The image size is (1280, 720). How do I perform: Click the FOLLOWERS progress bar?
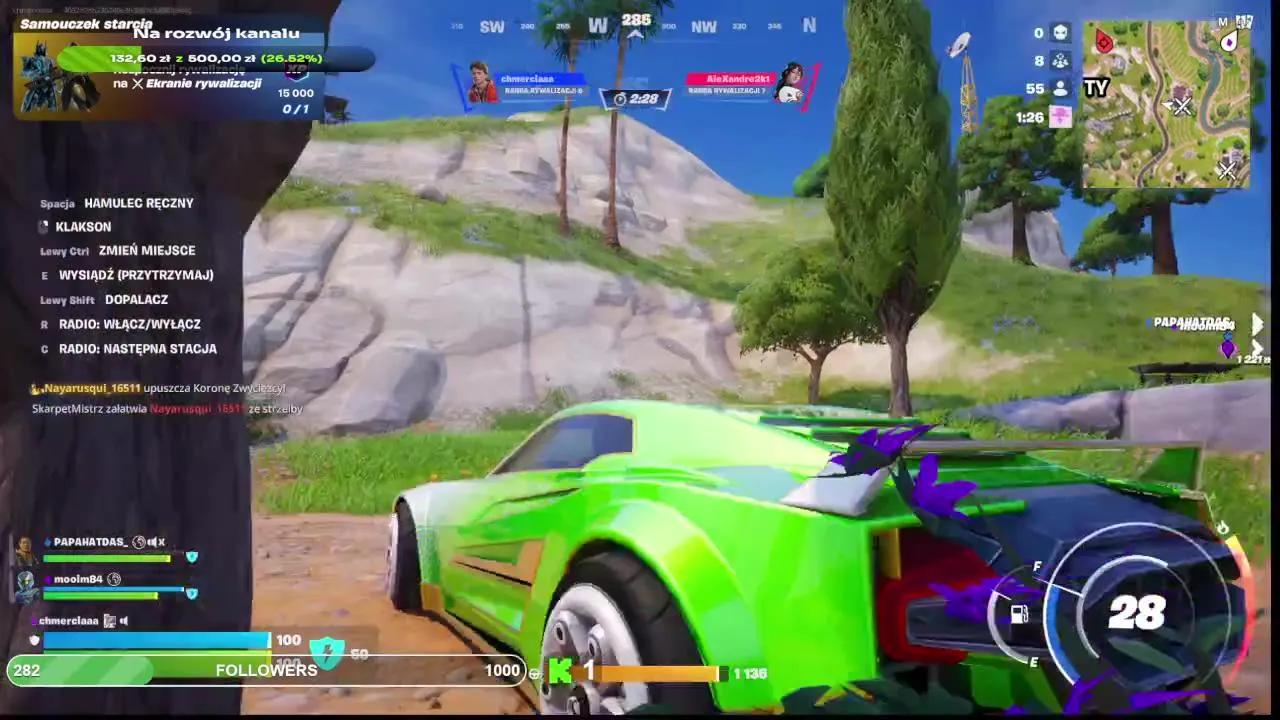(265, 670)
